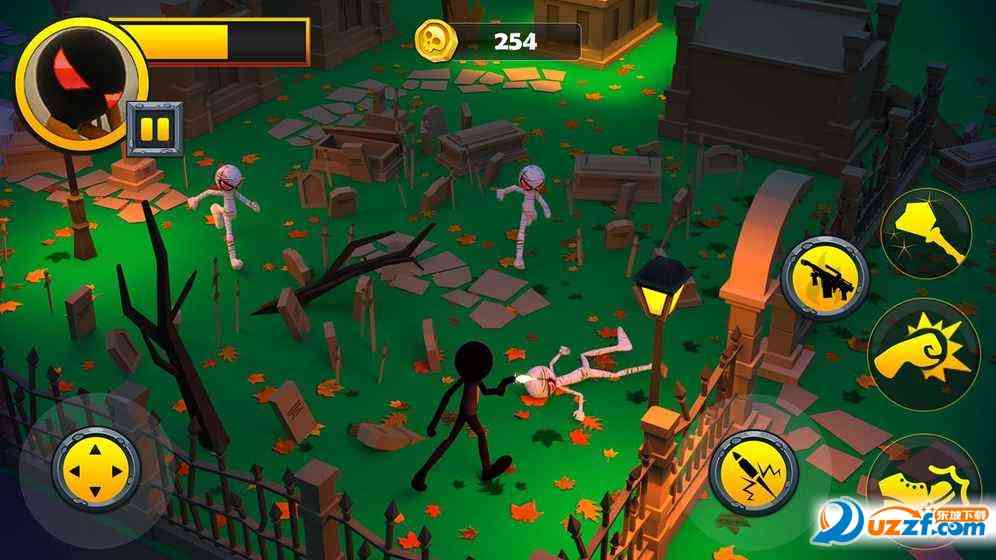Tap the skull coin currency icon
The height and width of the screenshot is (560, 996).
[436, 41]
